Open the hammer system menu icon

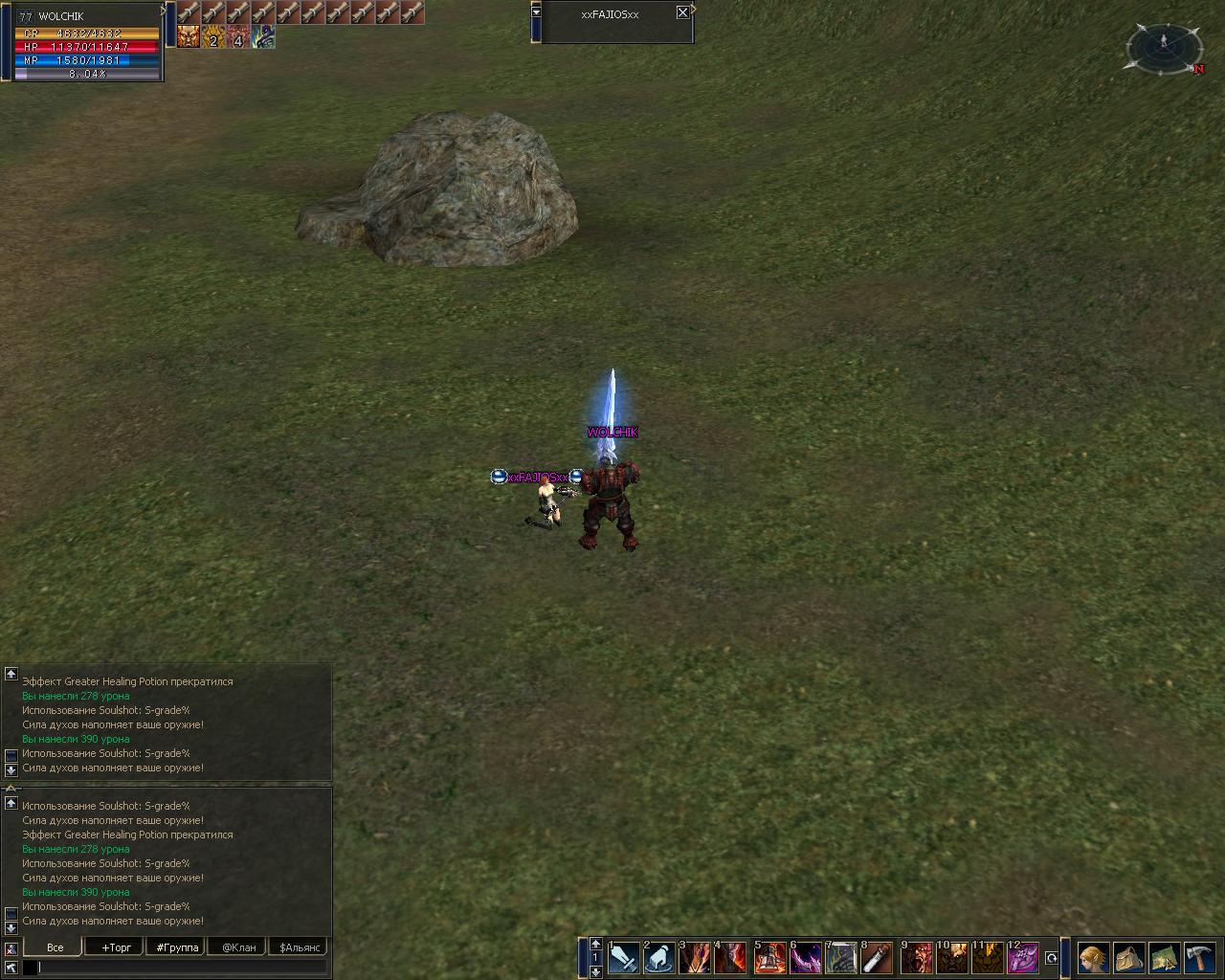[x=1199, y=958]
